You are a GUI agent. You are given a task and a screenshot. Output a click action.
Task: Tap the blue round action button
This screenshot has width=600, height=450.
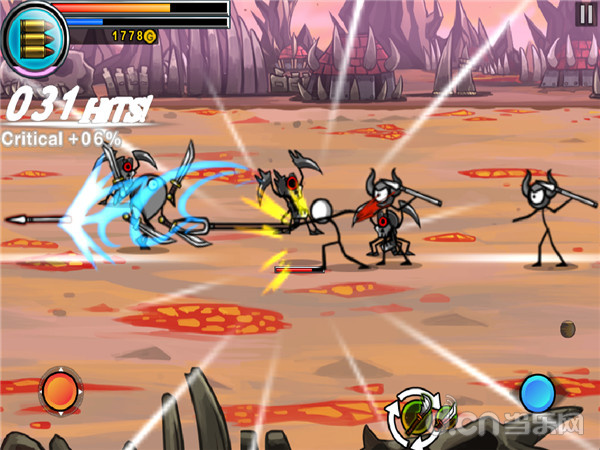point(537,391)
